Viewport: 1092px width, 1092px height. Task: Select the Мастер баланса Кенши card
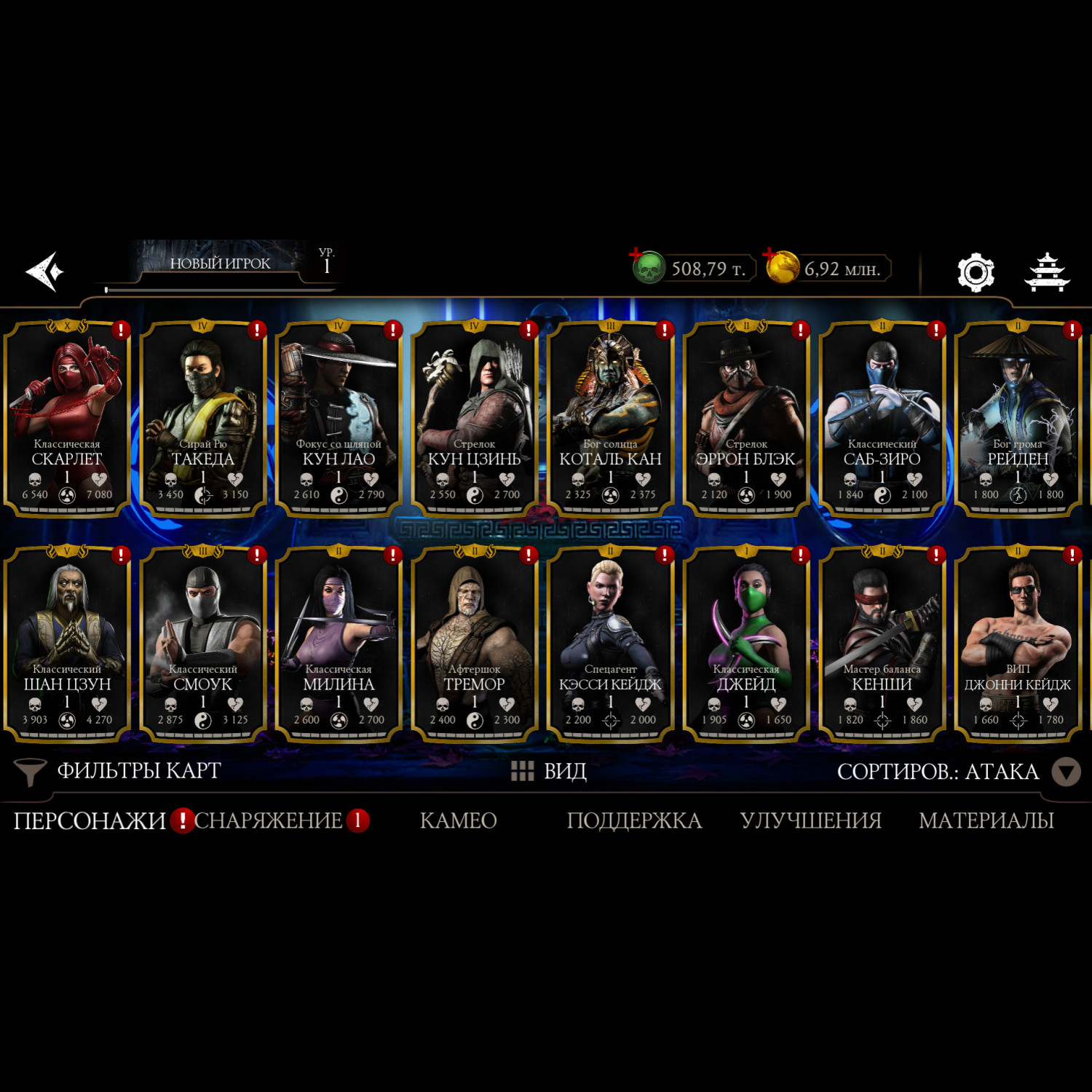point(882,644)
